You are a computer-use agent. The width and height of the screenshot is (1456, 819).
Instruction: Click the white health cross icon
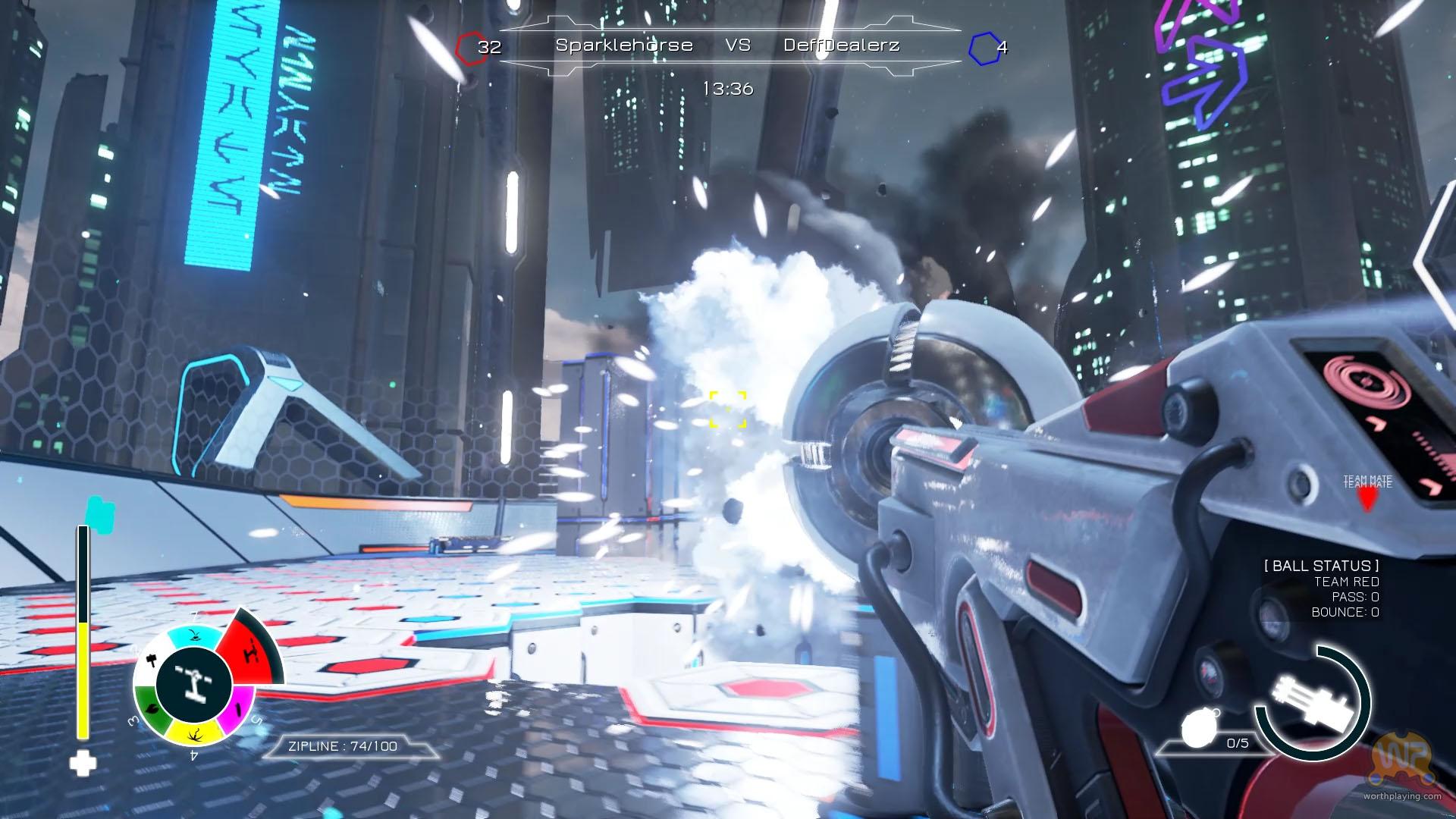coord(83,764)
